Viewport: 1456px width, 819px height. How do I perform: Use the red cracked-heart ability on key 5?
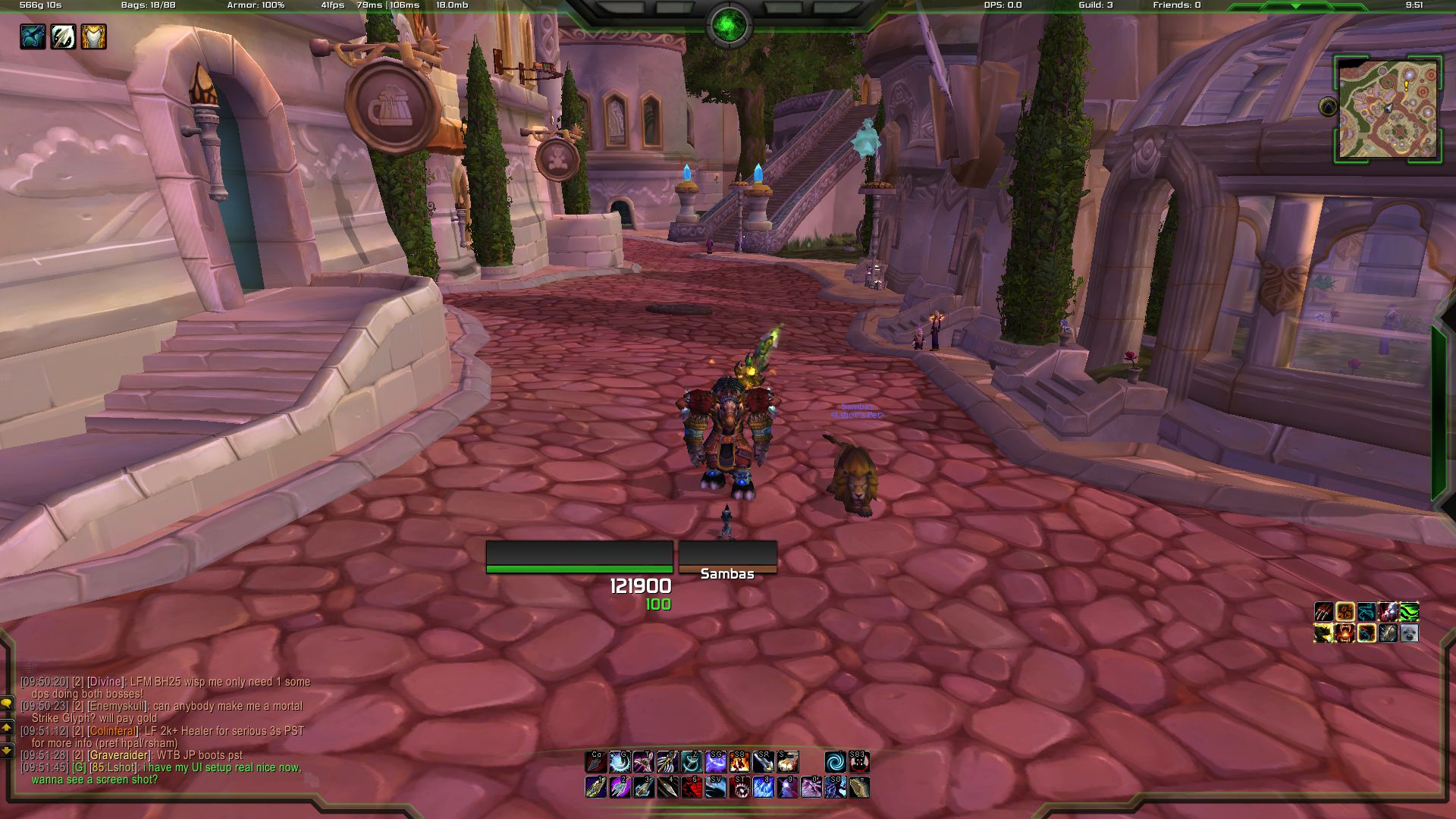[x=691, y=787]
